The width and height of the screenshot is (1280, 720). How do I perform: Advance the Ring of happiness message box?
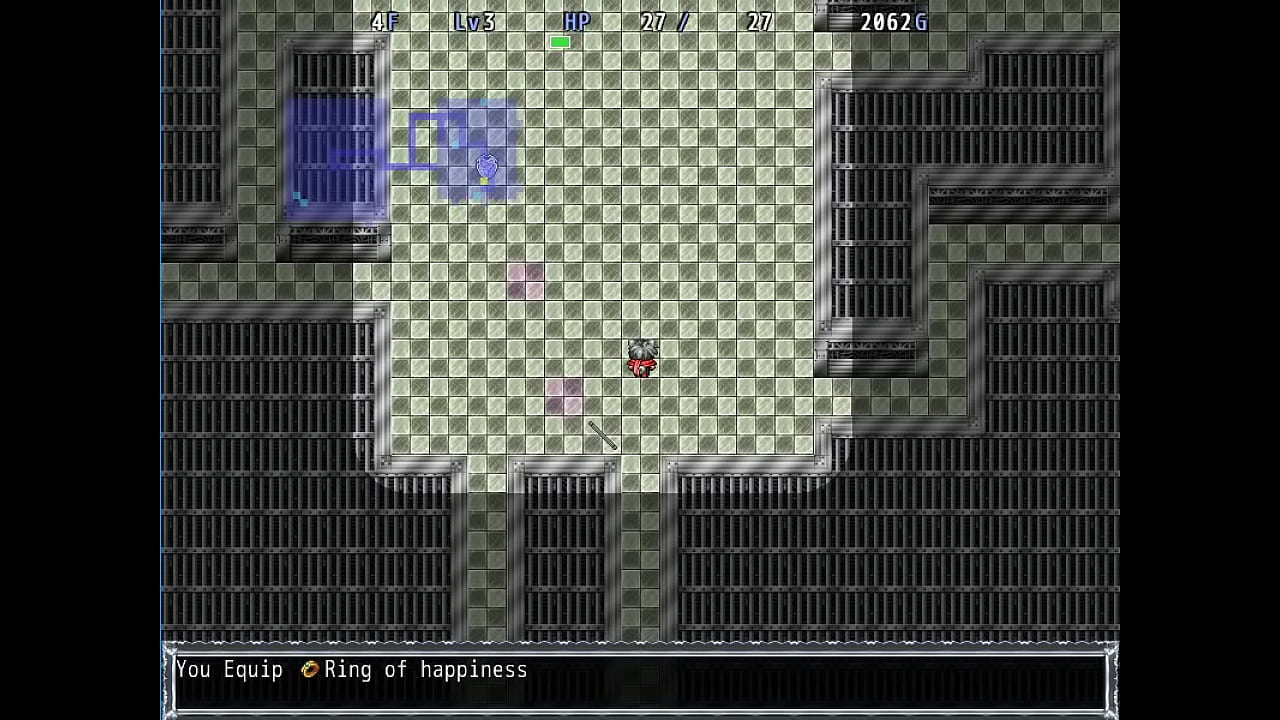tap(639, 679)
